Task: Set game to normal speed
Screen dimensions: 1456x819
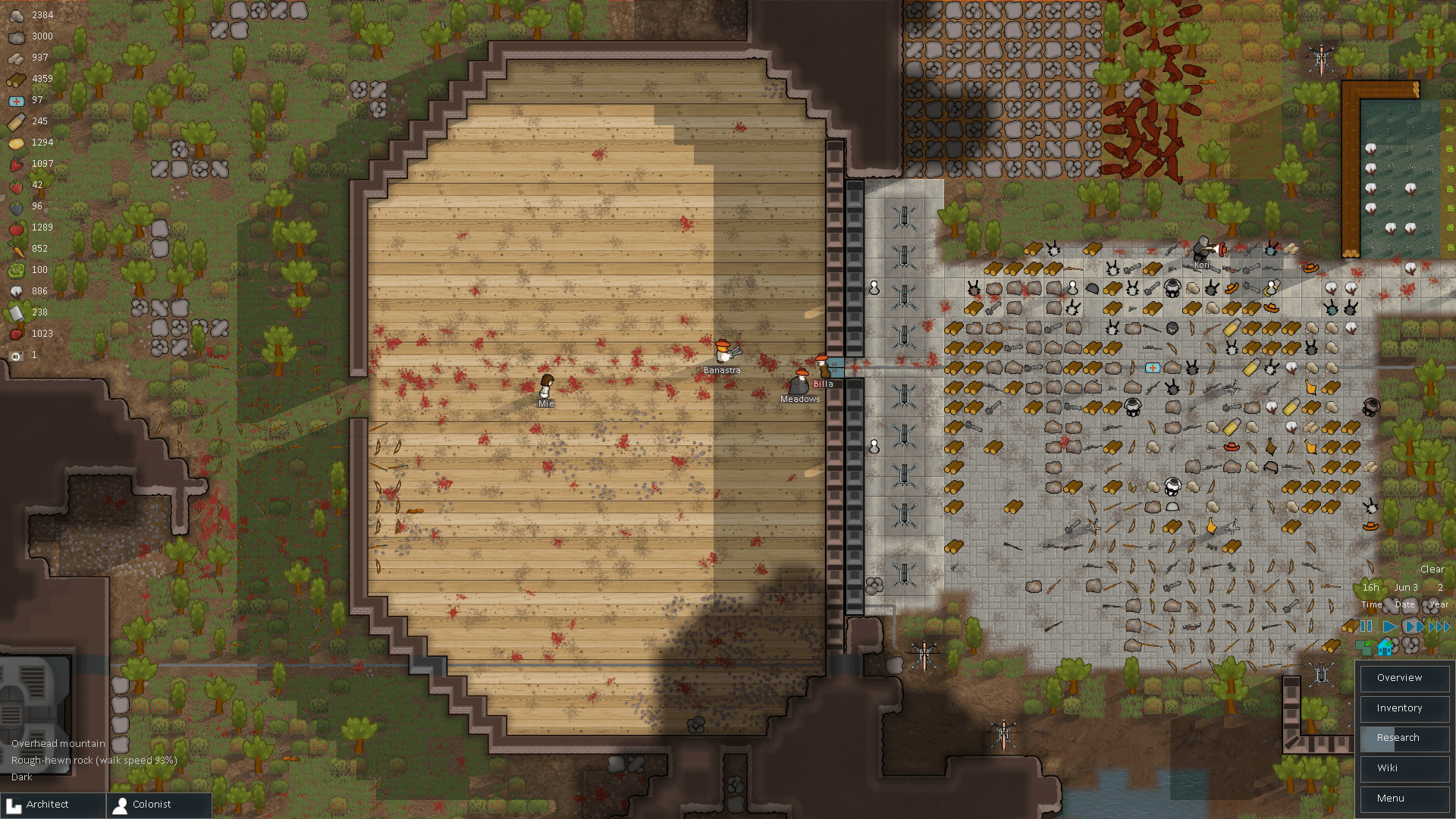Action: (x=1390, y=626)
